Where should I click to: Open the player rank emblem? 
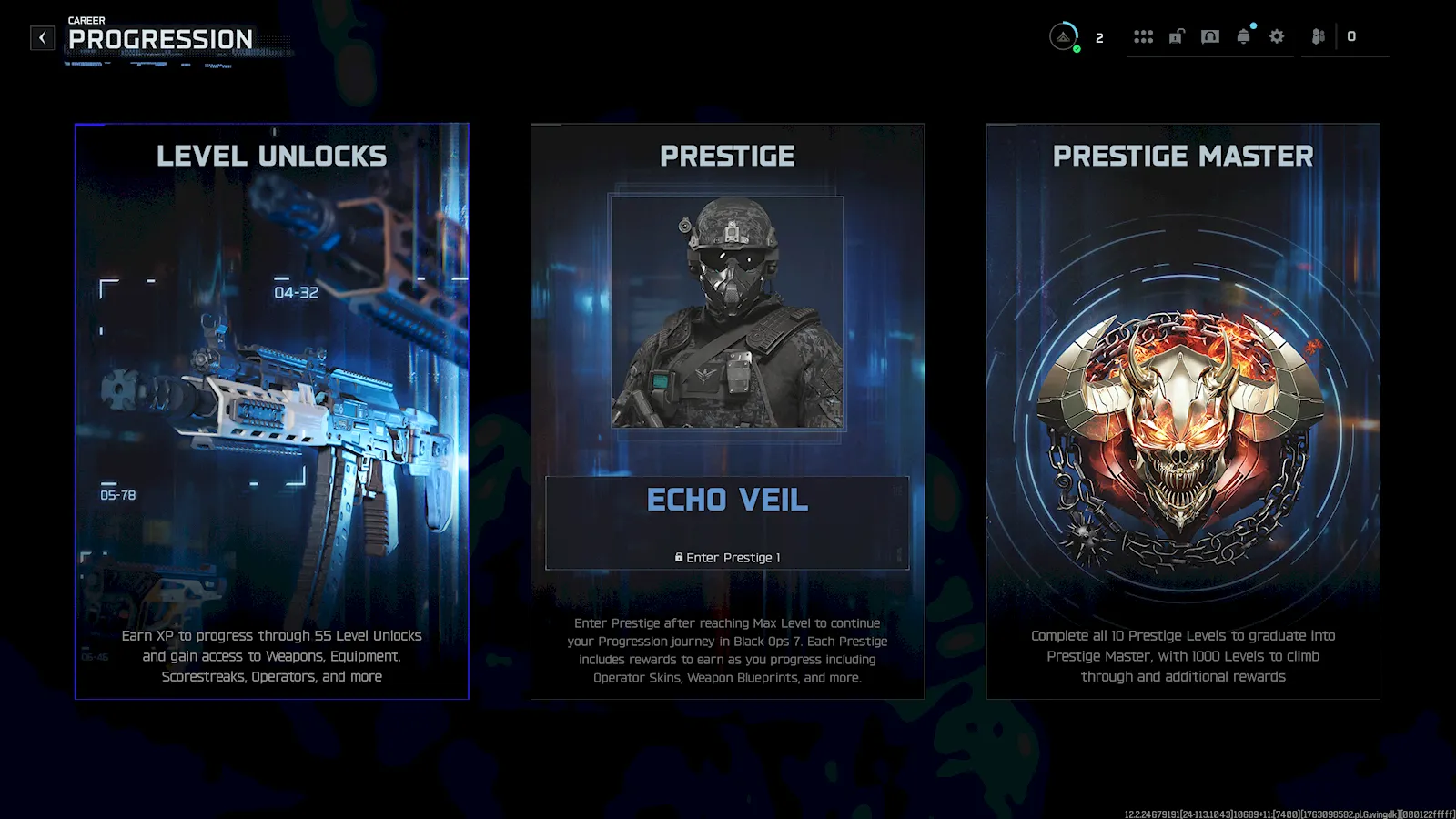pyautogui.click(x=1063, y=36)
